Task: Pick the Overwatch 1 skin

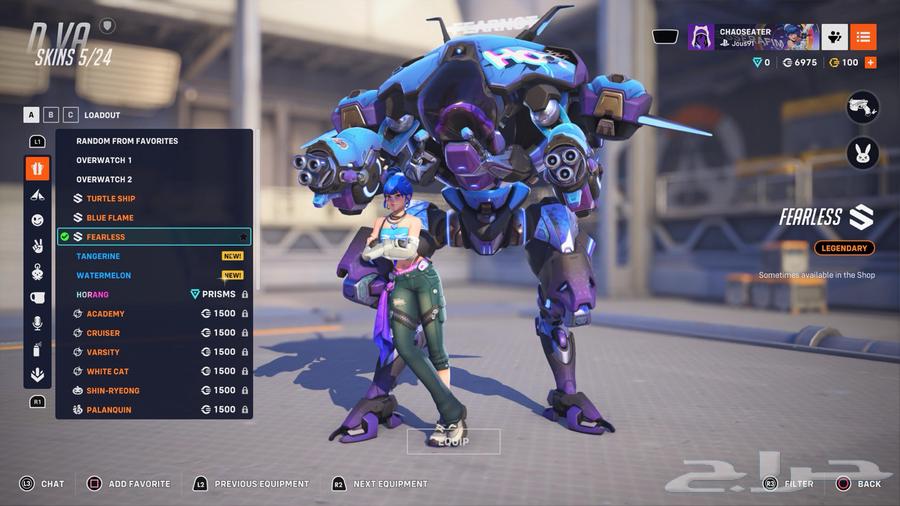Action: point(104,160)
